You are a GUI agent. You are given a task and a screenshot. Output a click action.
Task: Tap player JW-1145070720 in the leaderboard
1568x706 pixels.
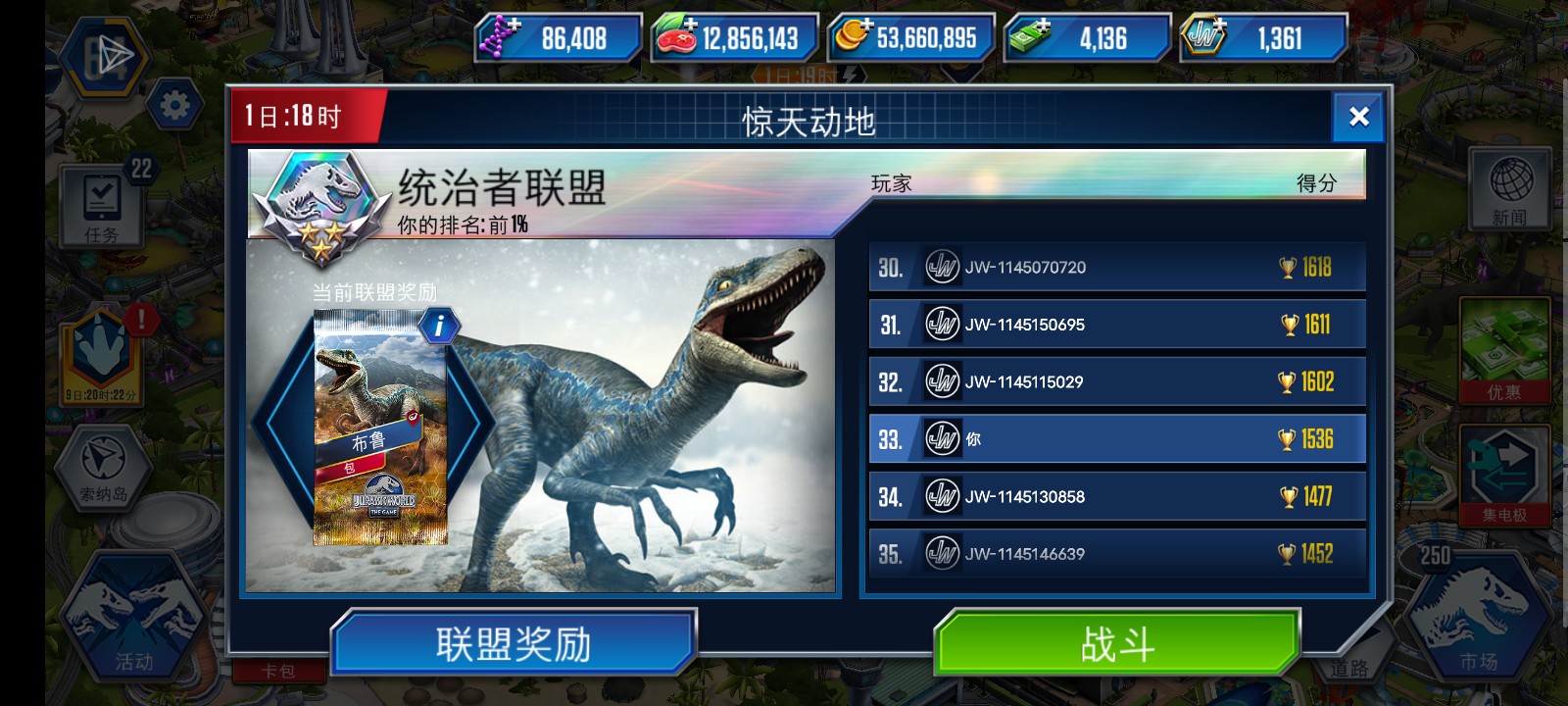[x=1117, y=267]
